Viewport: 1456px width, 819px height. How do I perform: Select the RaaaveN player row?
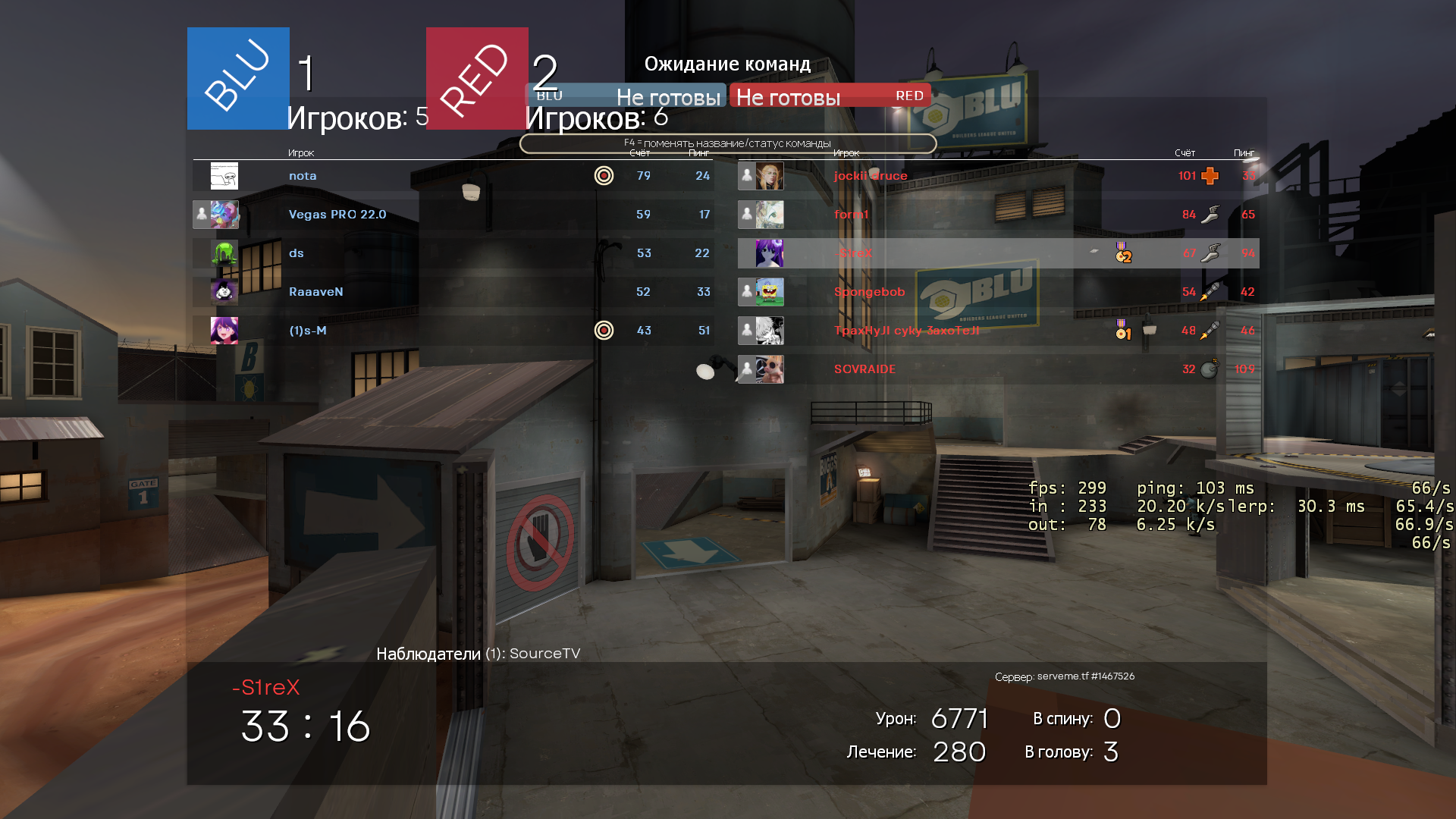tap(316, 292)
